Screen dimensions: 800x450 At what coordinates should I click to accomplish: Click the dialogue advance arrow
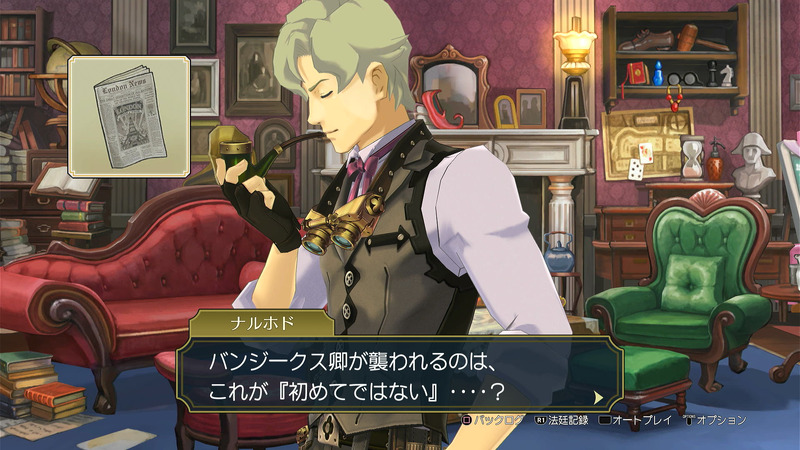point(598,396)
